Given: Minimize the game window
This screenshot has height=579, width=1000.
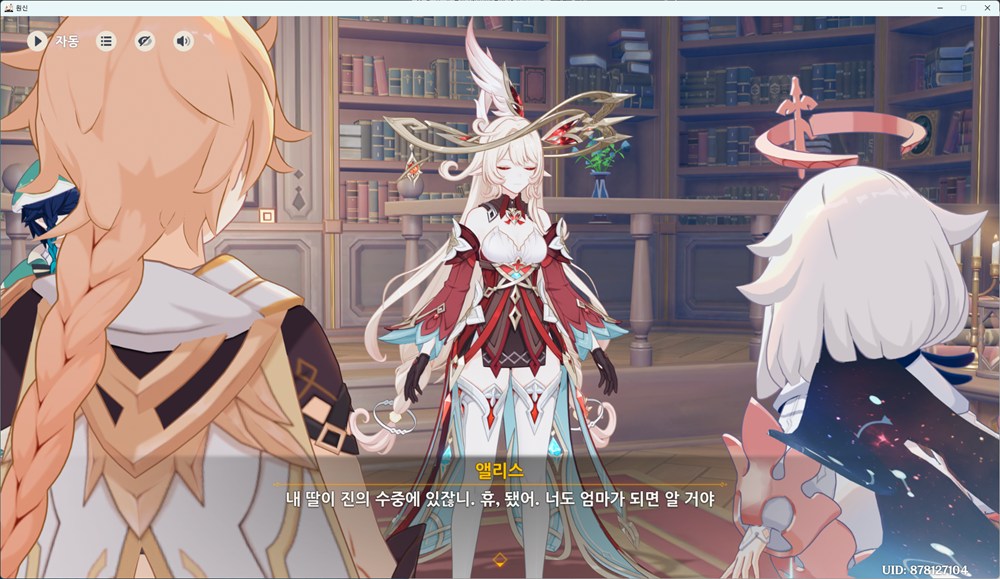Looking at the screenshot, I should click(941, 7).
